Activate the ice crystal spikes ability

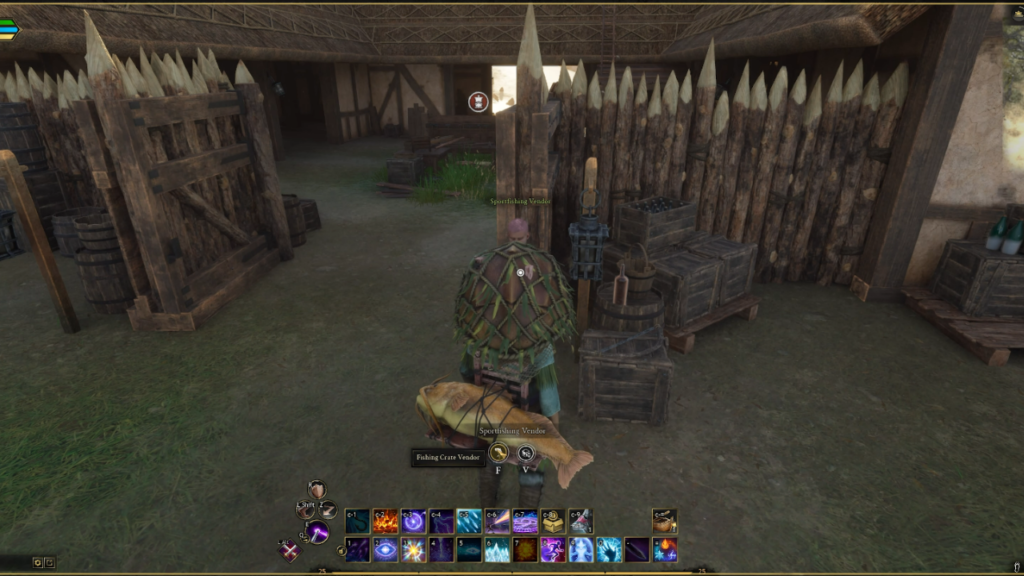pyautogui.click(x=497, y=549)
